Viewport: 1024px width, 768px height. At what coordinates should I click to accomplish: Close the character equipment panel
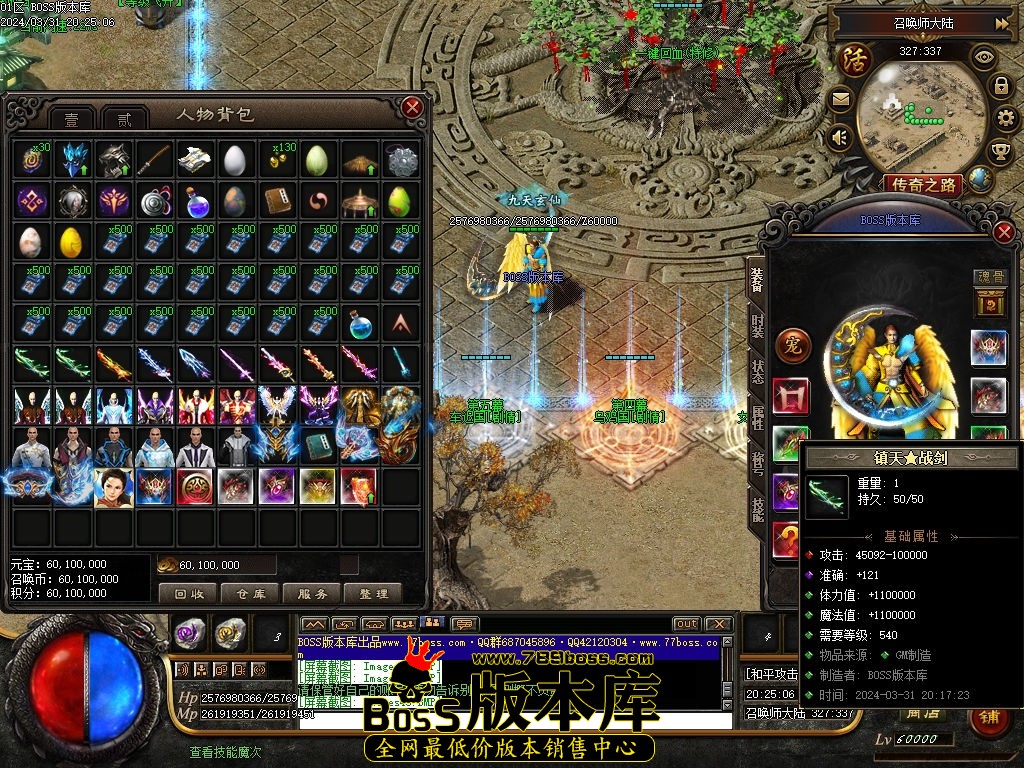[x=1005, y=232]
